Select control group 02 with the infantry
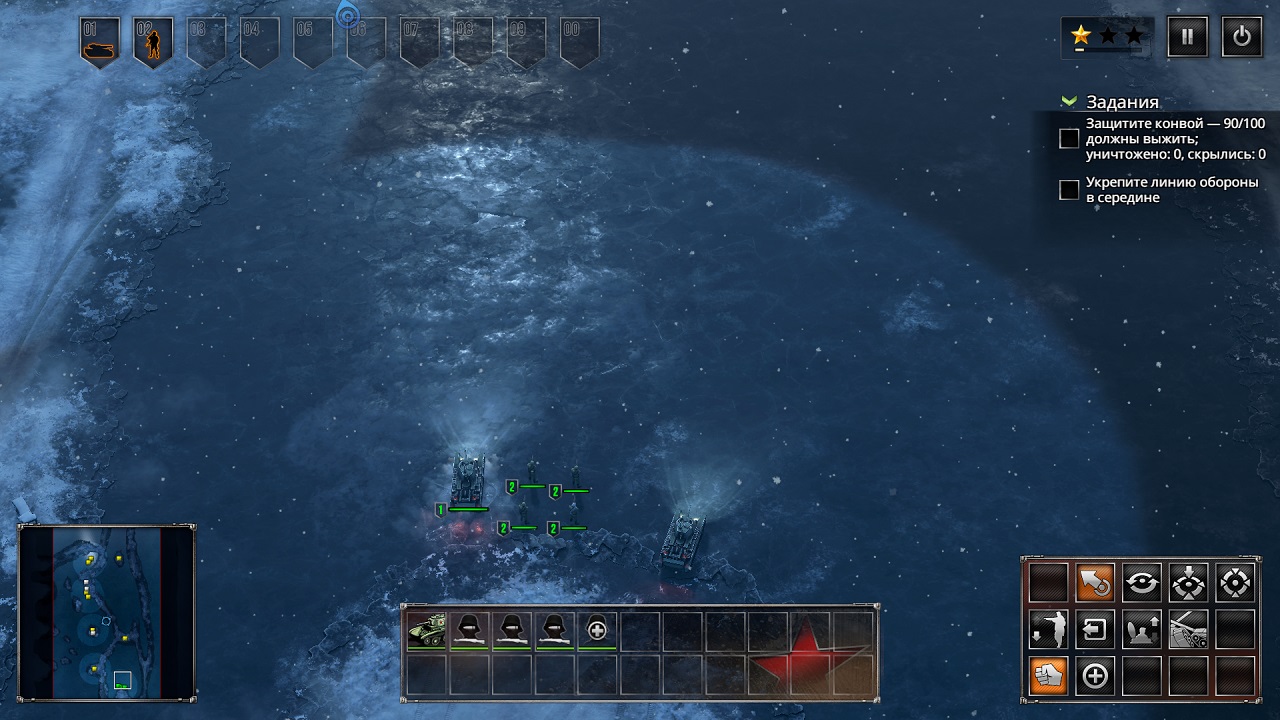Image resolution: width=1280 pixels, height=720 pixels. click(x=153, y=43)
